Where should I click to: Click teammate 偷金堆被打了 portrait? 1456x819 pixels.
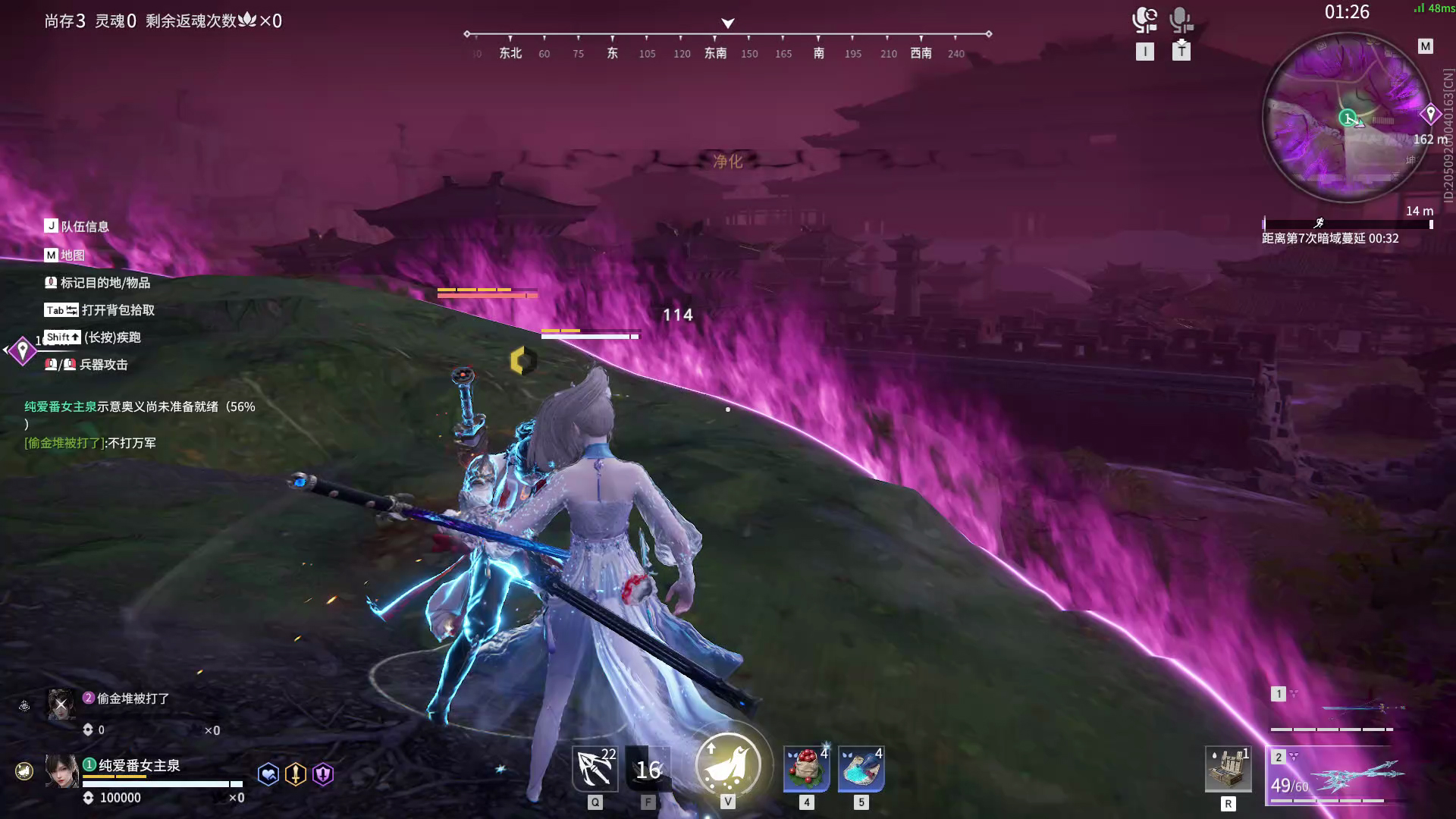(x=61, y=704)
